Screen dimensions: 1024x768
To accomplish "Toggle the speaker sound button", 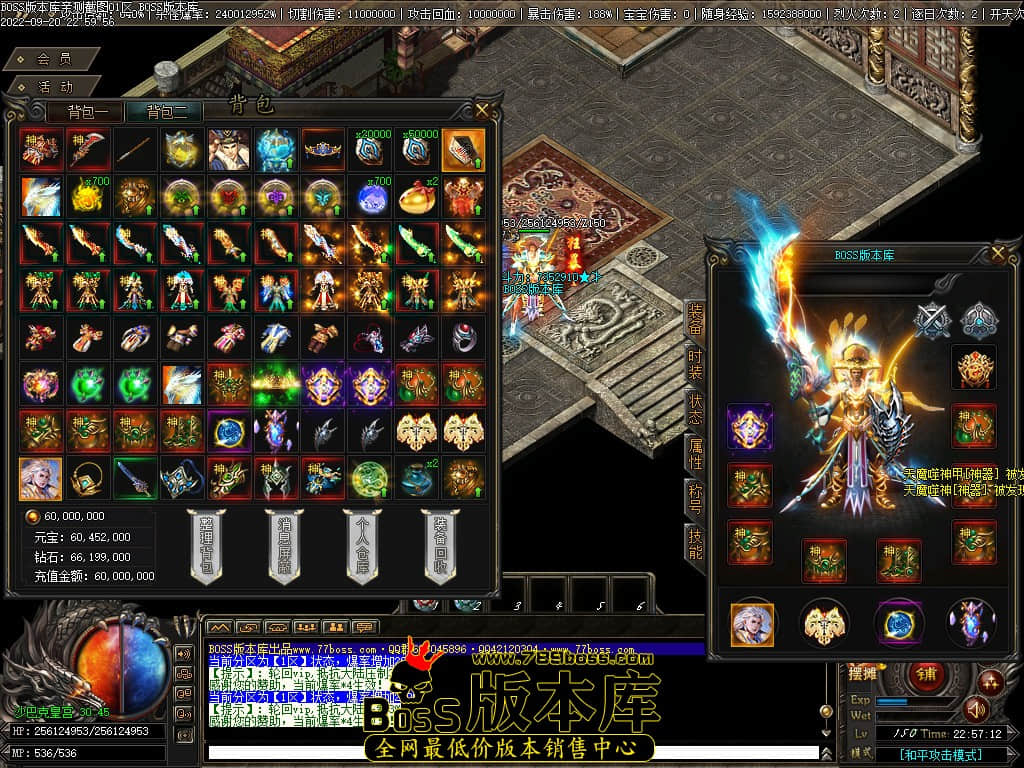I will 975,709.
